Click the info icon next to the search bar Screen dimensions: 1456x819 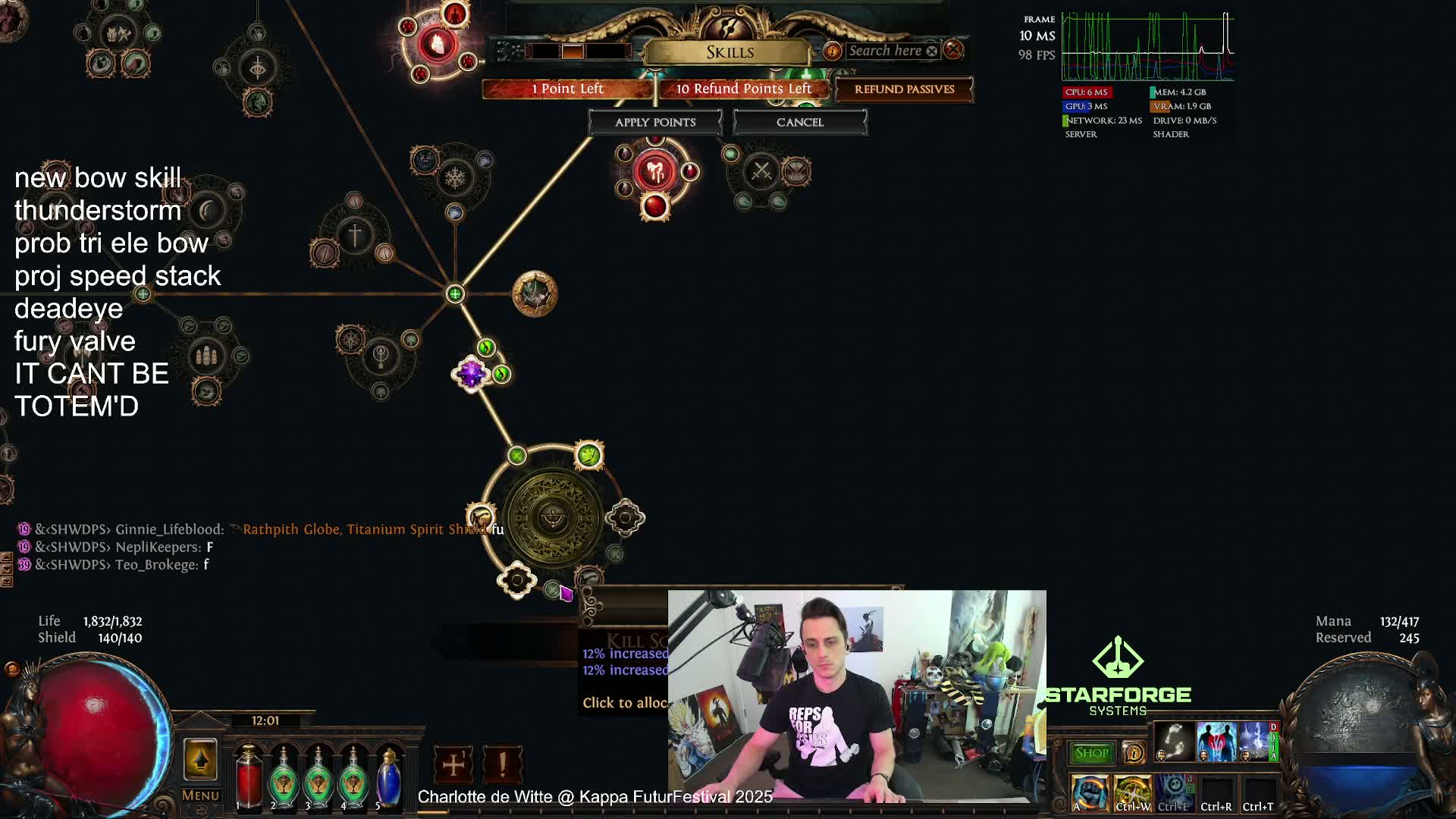[833, 51]
